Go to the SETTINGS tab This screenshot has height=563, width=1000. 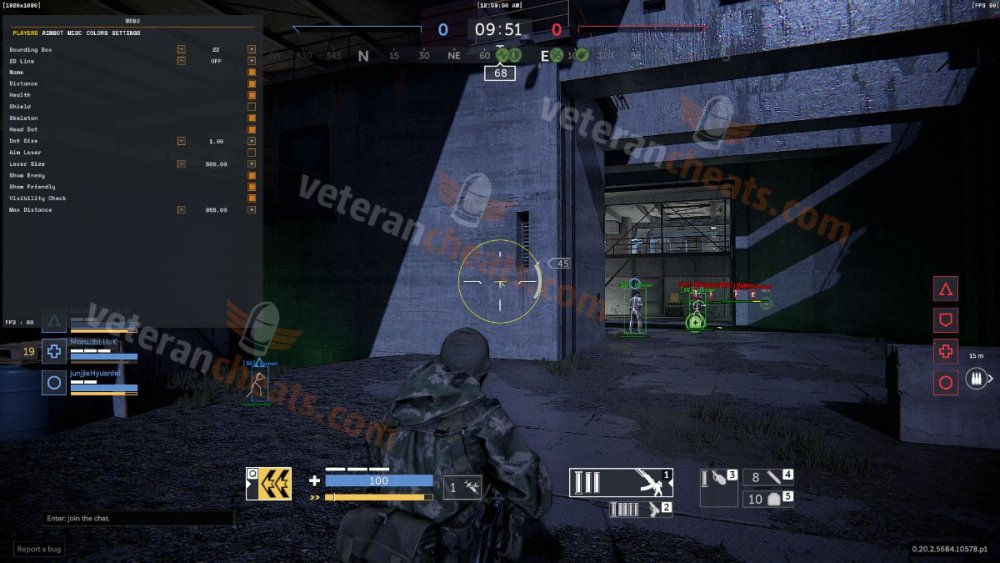coord(126,33)
